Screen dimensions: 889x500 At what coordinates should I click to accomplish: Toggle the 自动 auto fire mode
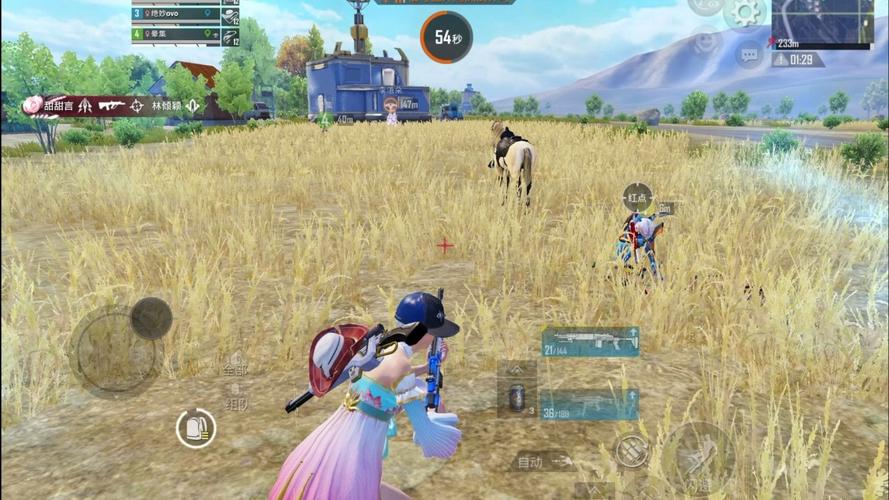click(542, 462)
